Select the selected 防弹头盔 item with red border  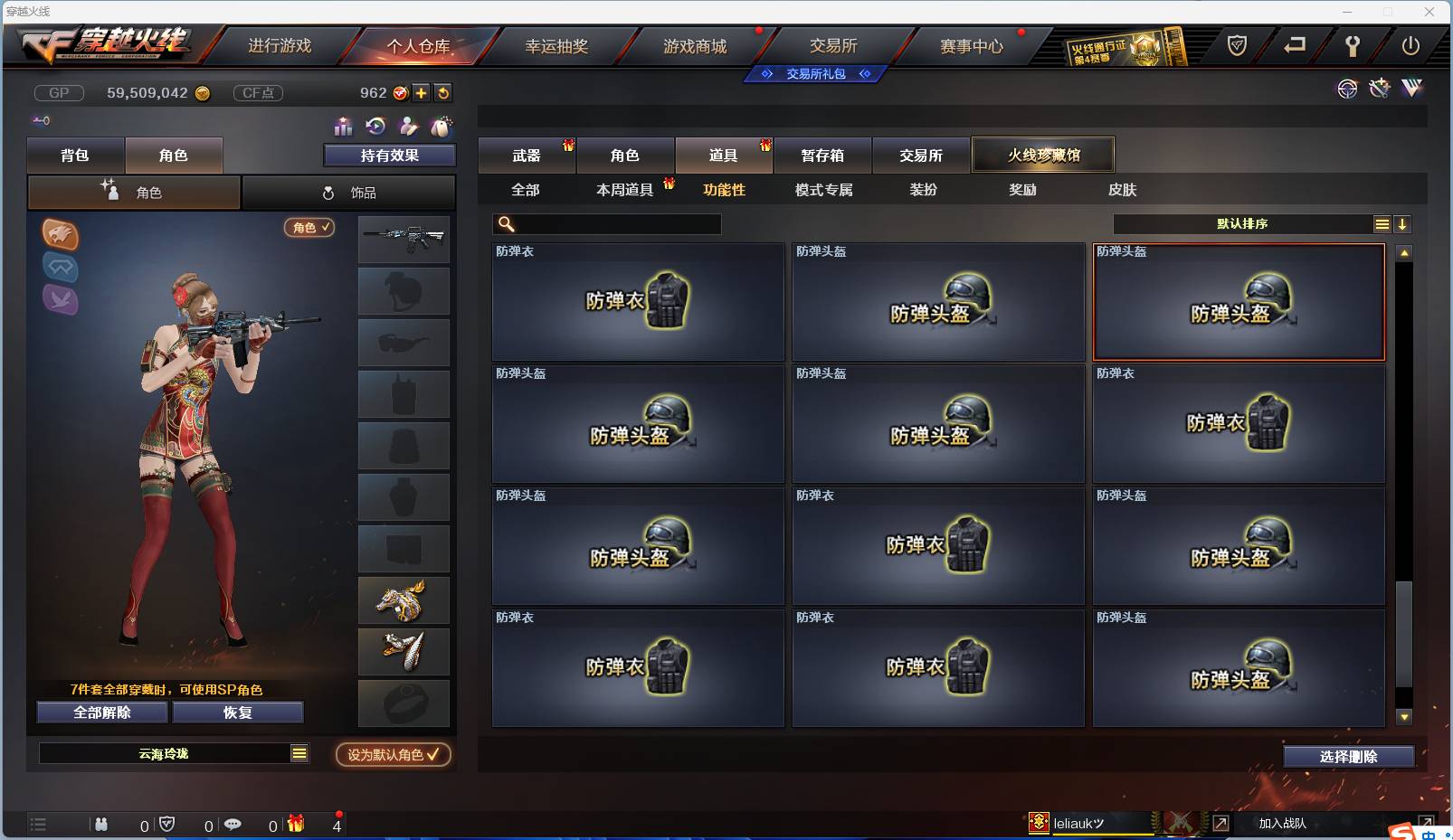click(1239, 301)
